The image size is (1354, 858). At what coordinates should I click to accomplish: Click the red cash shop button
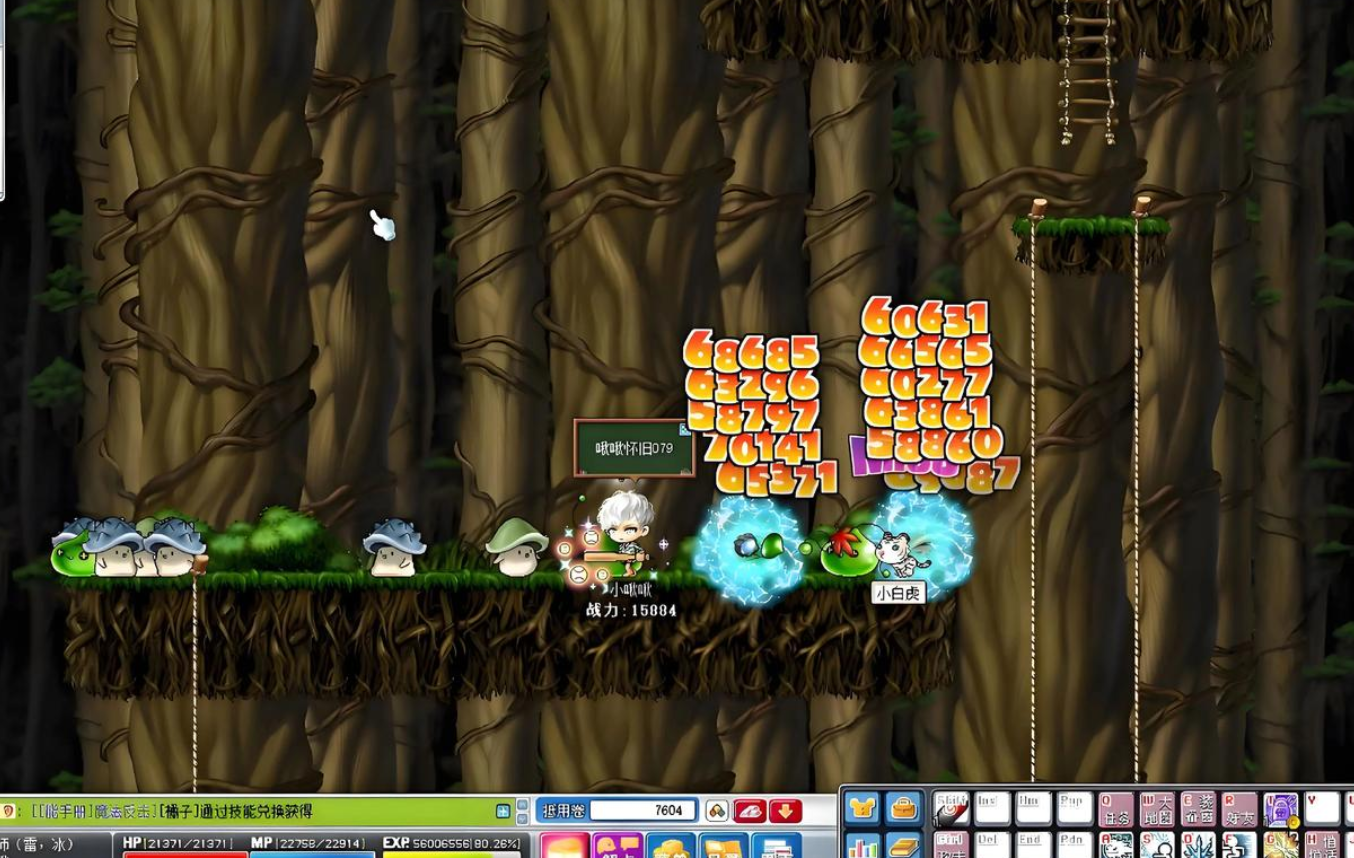tap(750, 810)
